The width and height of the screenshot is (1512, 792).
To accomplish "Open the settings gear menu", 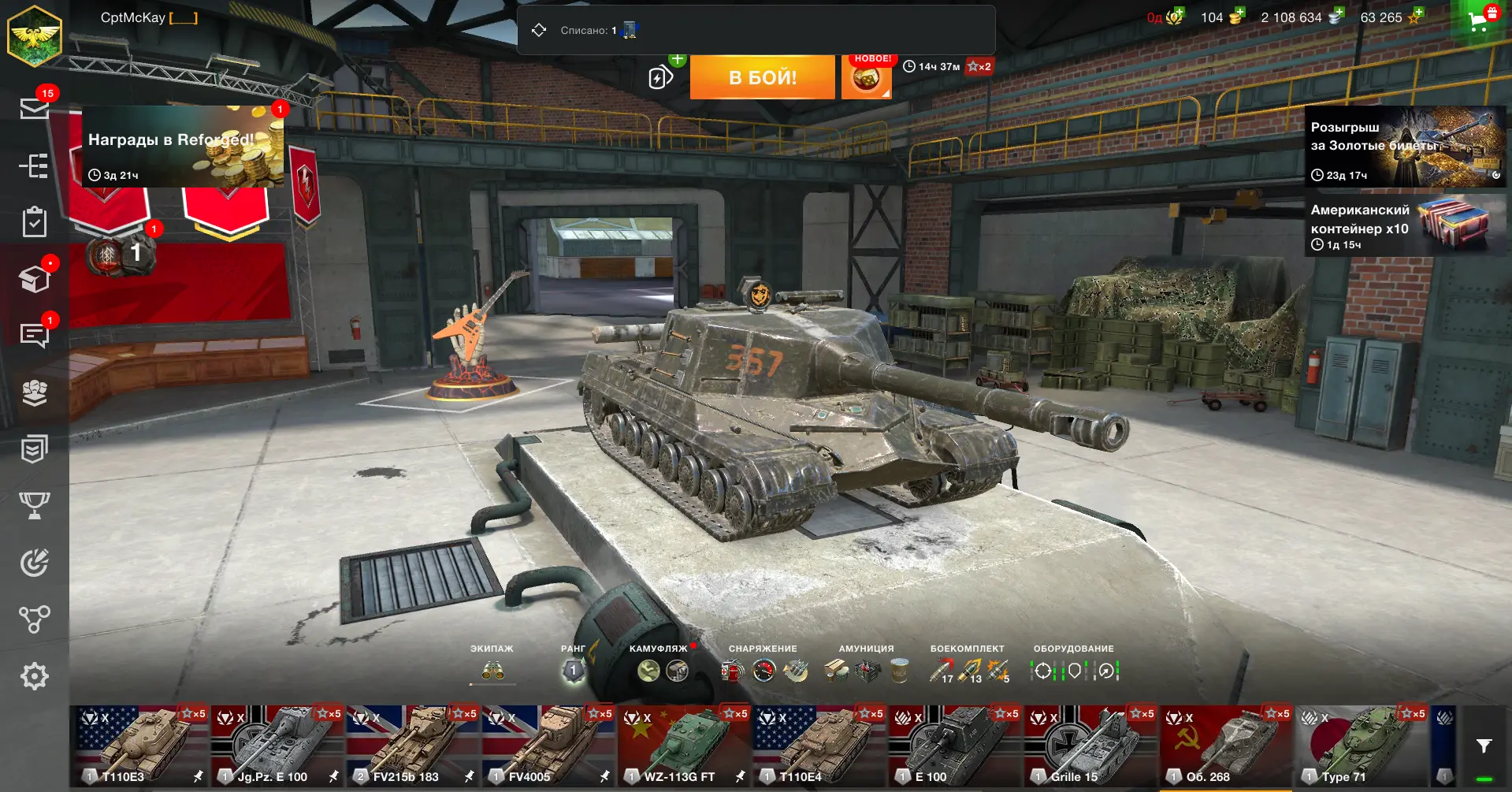I will pos(34,676).
